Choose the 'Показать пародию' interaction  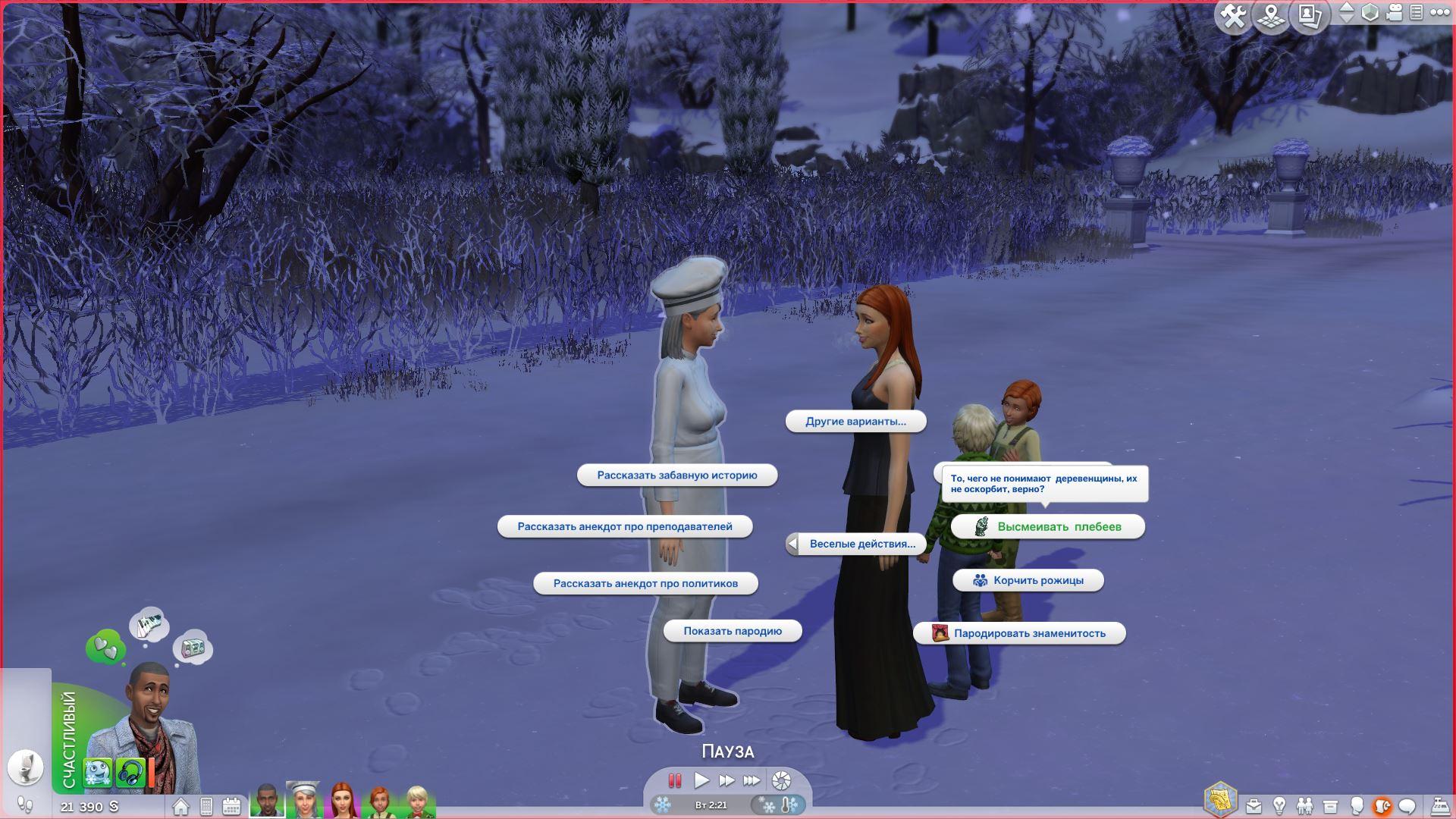coord(733,631)
